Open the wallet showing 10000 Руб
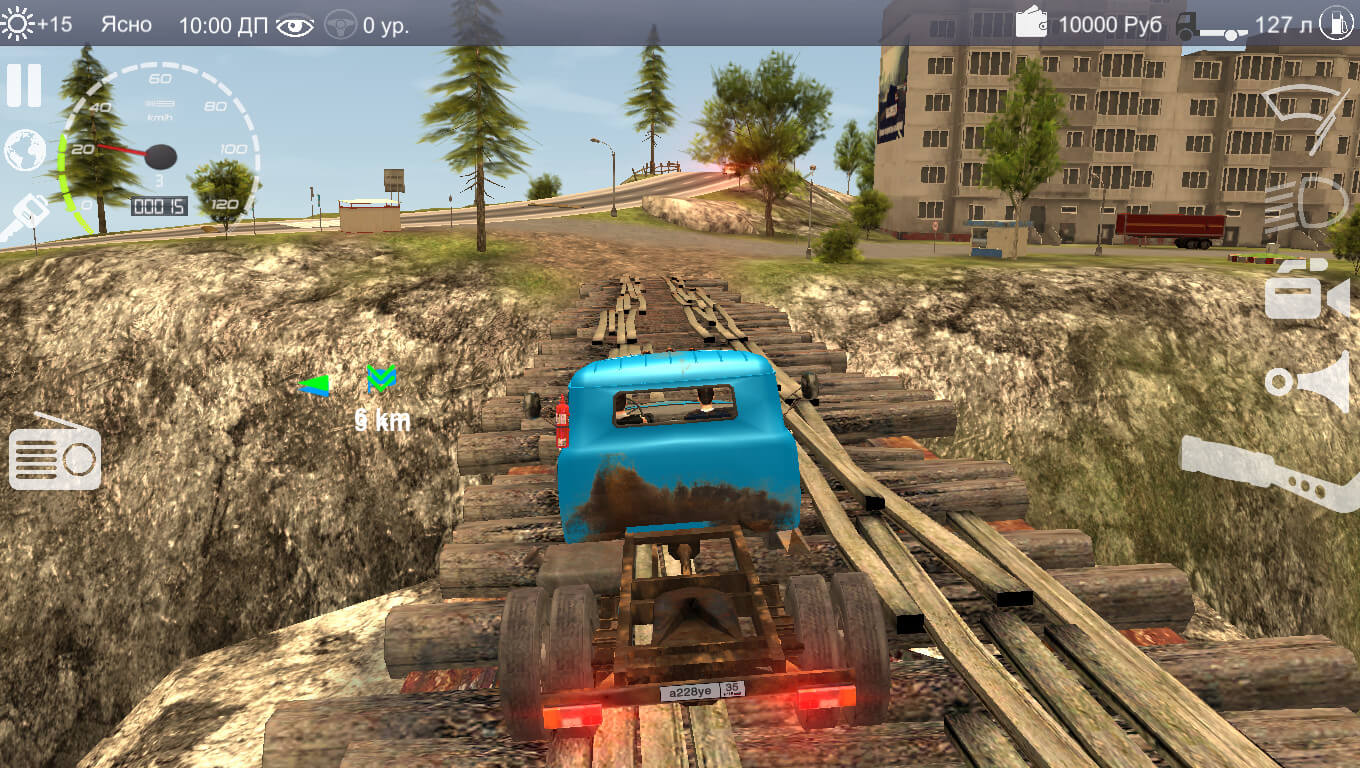The width and height of the screenshot is (1360, 768). pyautogui.click(x=1031, y=23)
